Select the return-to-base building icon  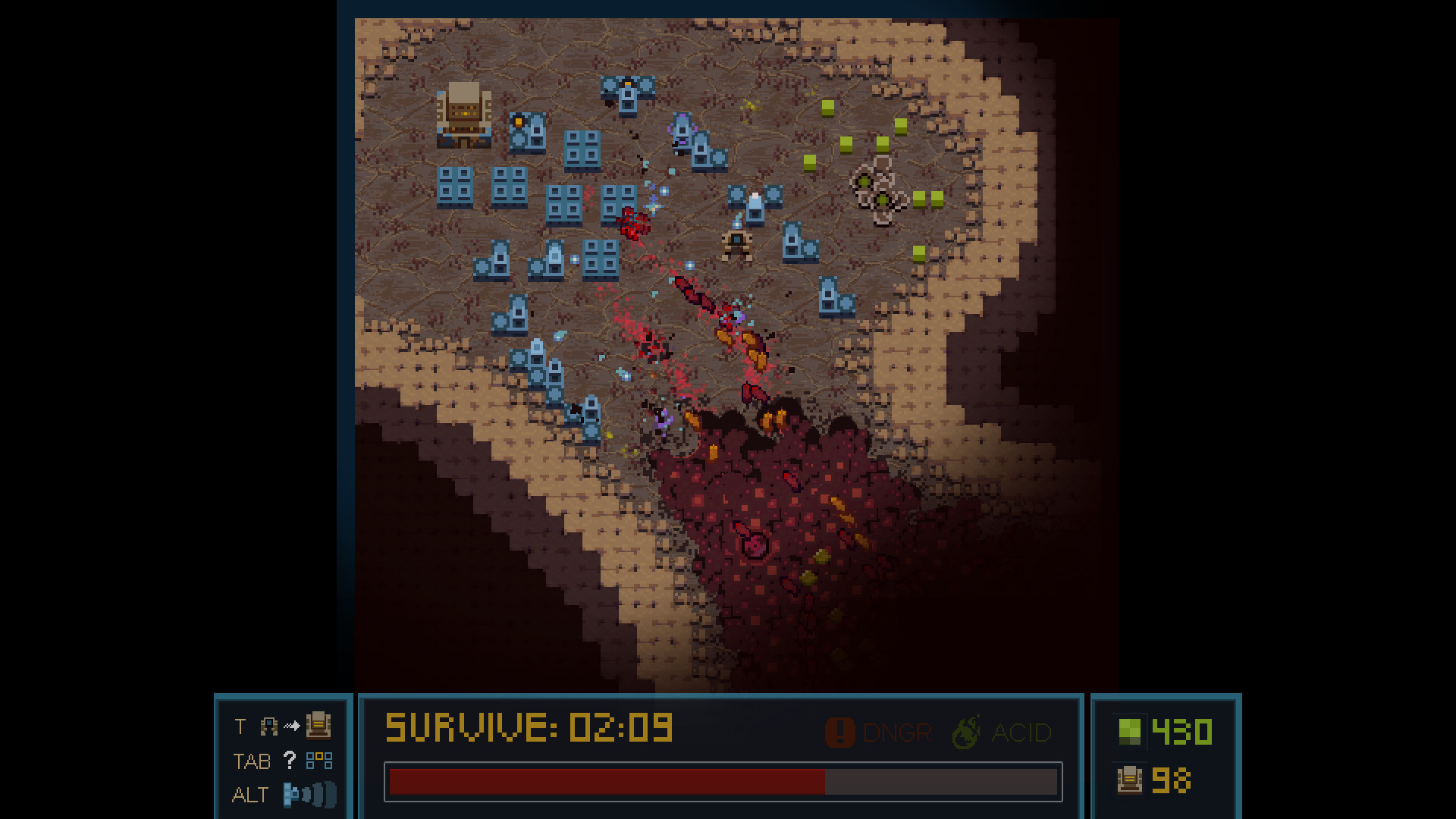318,726
